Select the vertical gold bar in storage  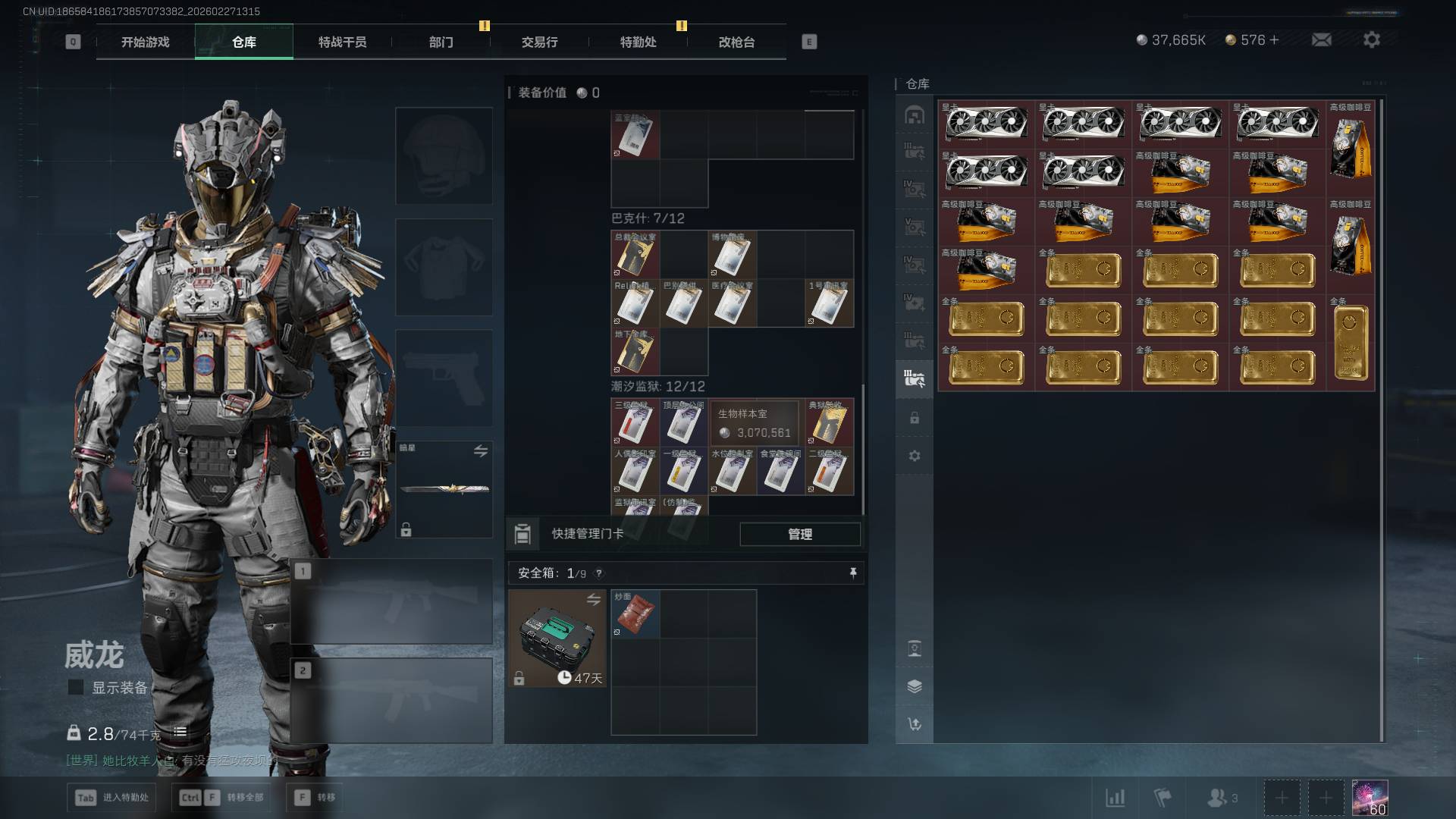pyautogui.click(x=1351, y=343)
